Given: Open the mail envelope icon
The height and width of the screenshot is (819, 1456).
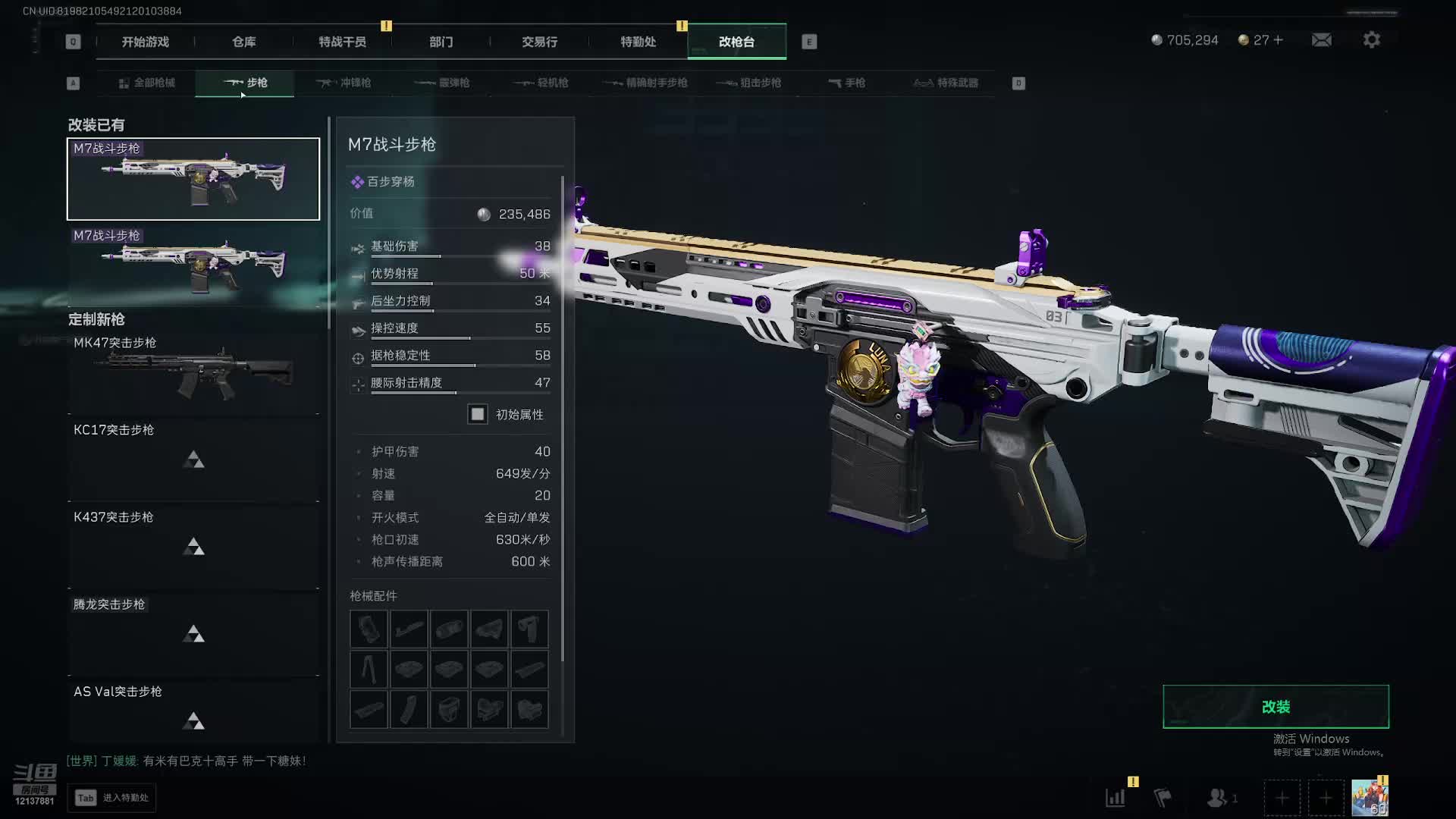Looking at the screenshot, I should pyautogui.click(x=1322, y=40).
